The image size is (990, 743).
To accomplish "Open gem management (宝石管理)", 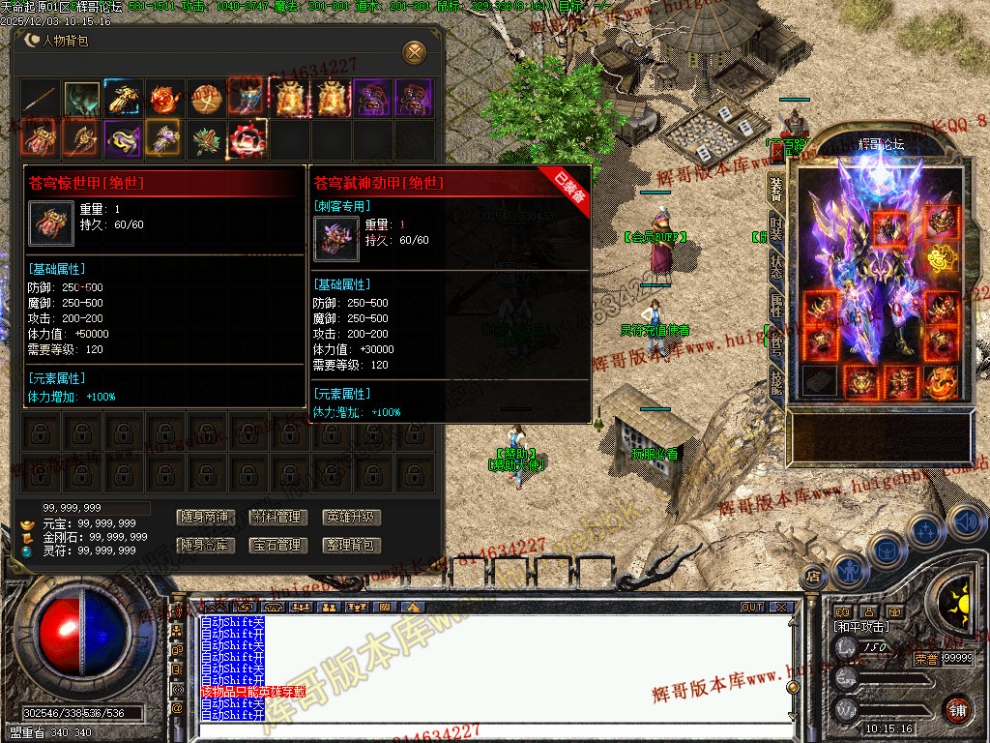I will pyautogui.click(x=278, y=546).
